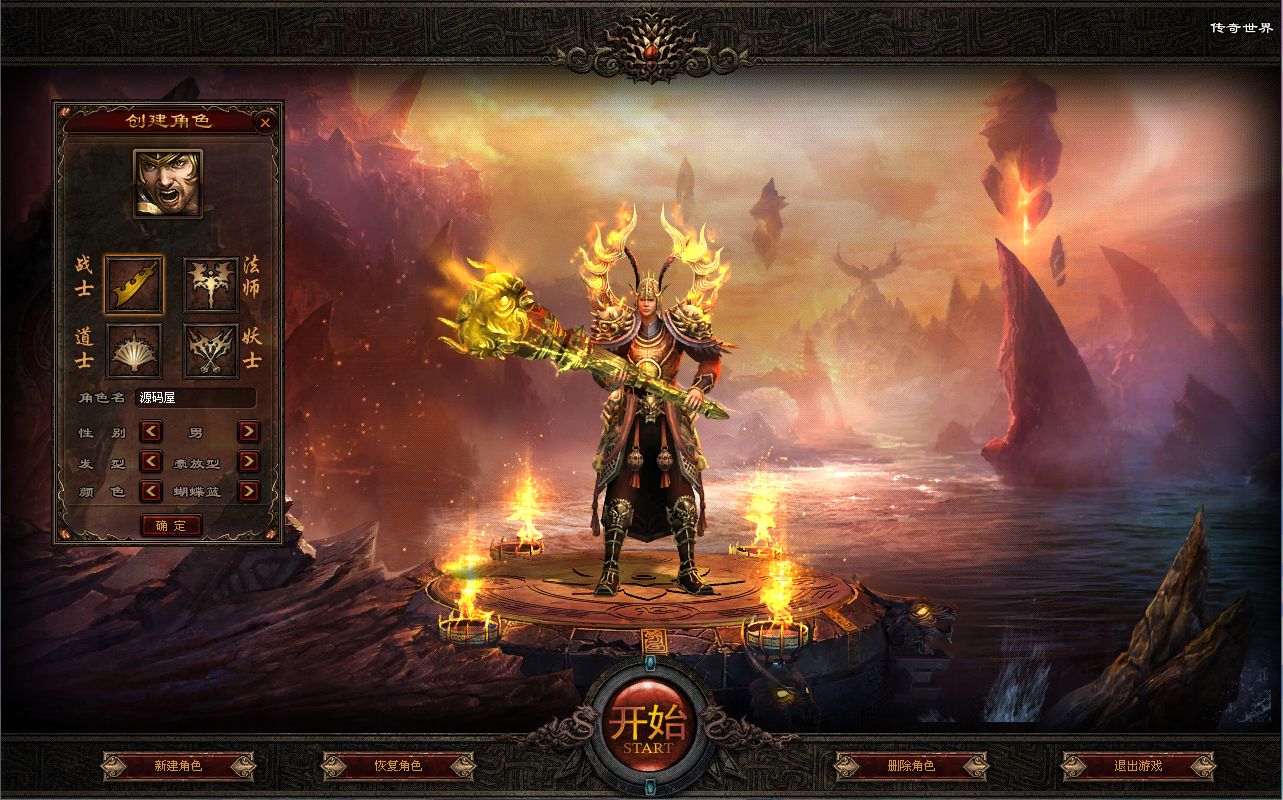Exit via the 退出游戏 button
The height and width of the screenshot is (800, 1283).
point(1138,766)
